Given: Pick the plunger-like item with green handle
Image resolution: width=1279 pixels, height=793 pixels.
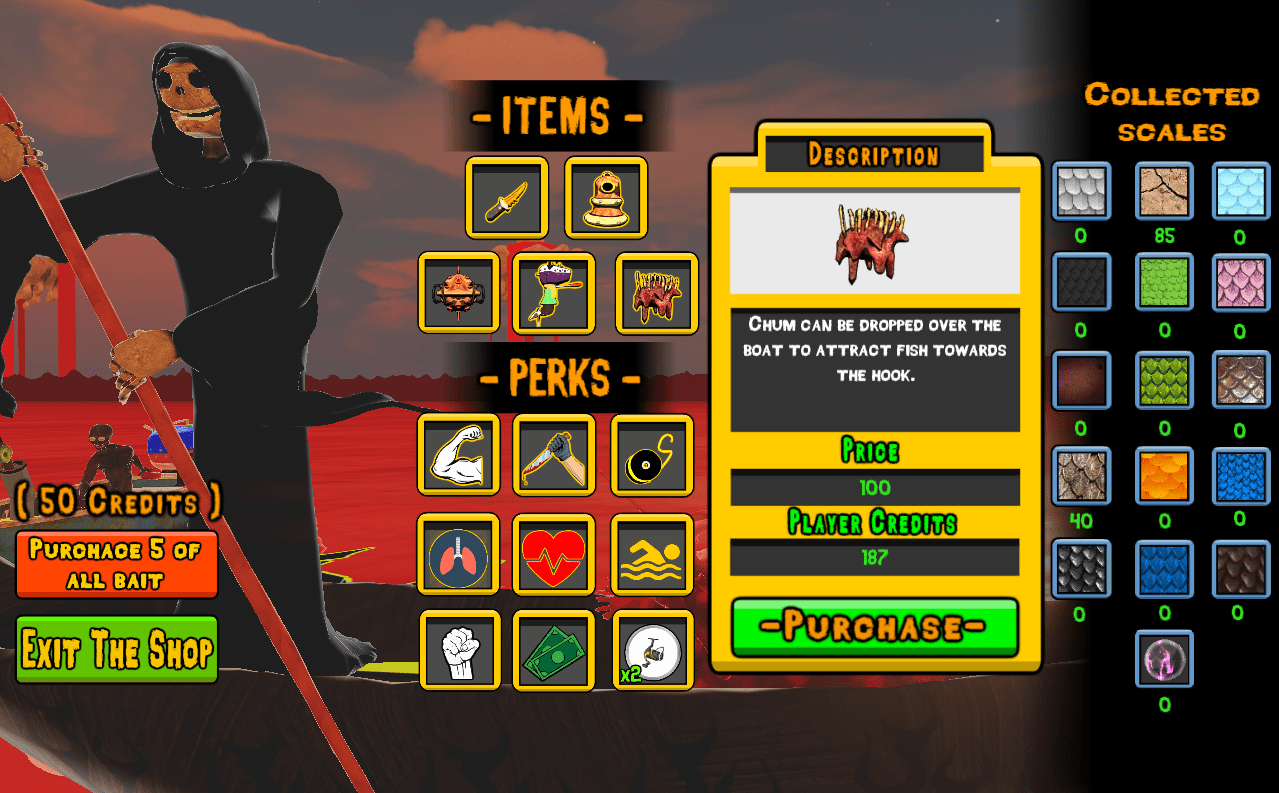Looking at the screenshot, I should coord(554,293).
